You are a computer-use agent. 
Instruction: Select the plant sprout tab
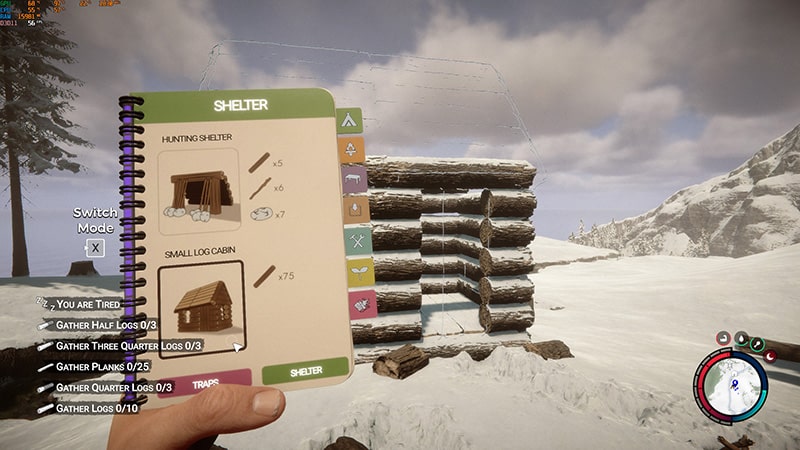359,271
